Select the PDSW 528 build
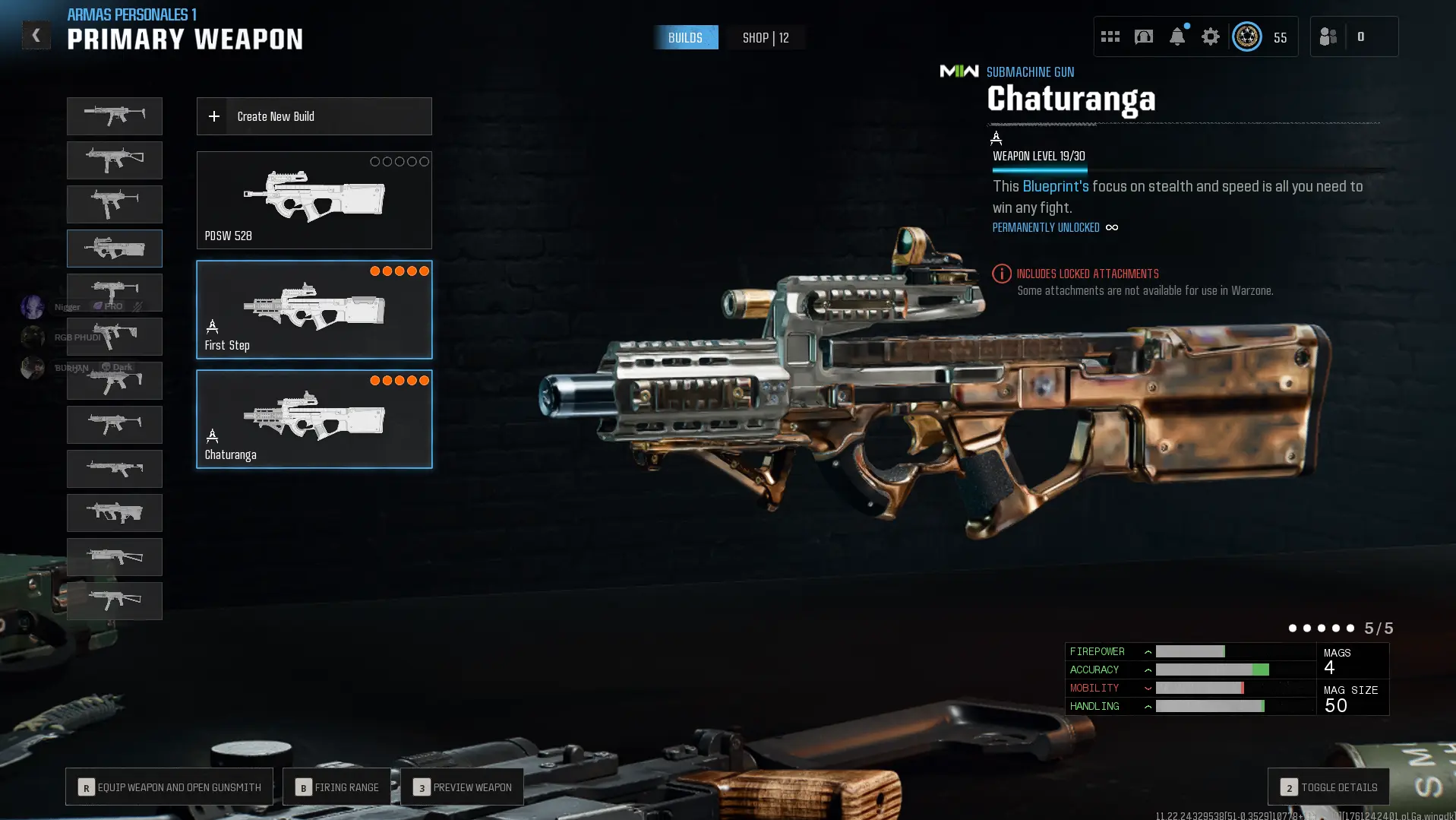 click(x=314, y=200)
